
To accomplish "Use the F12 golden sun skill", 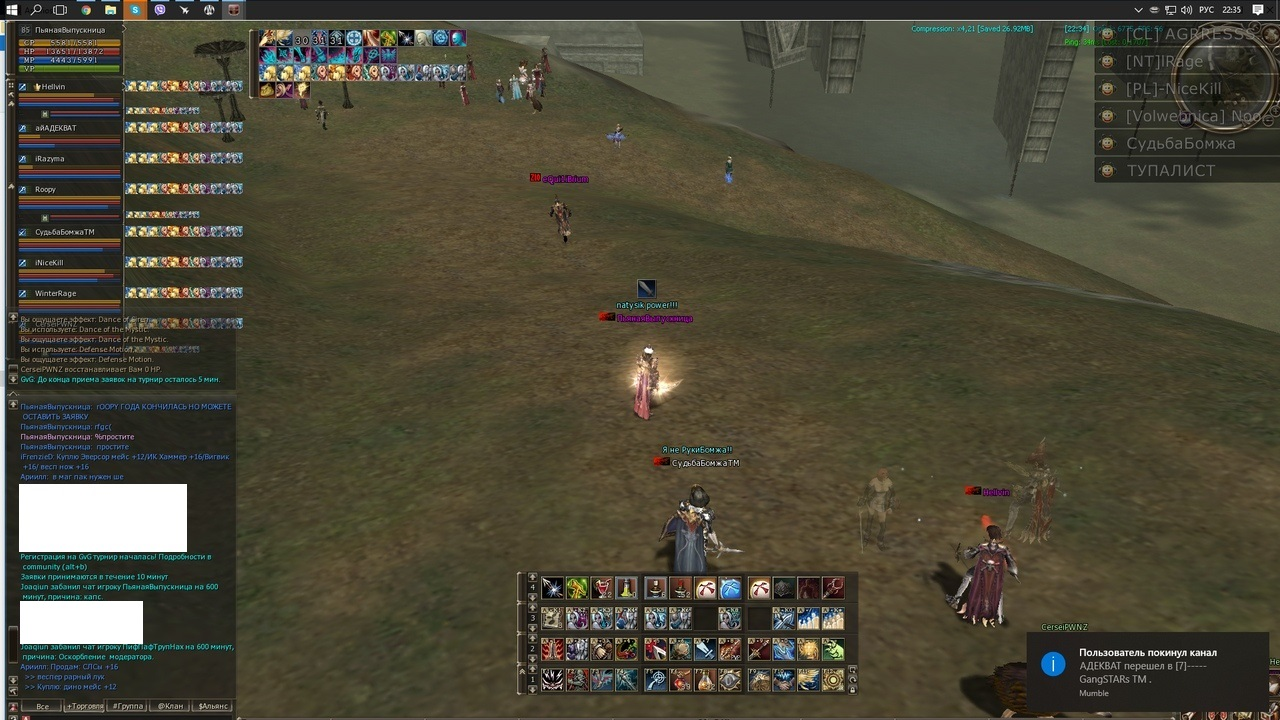I will point(832,680).
